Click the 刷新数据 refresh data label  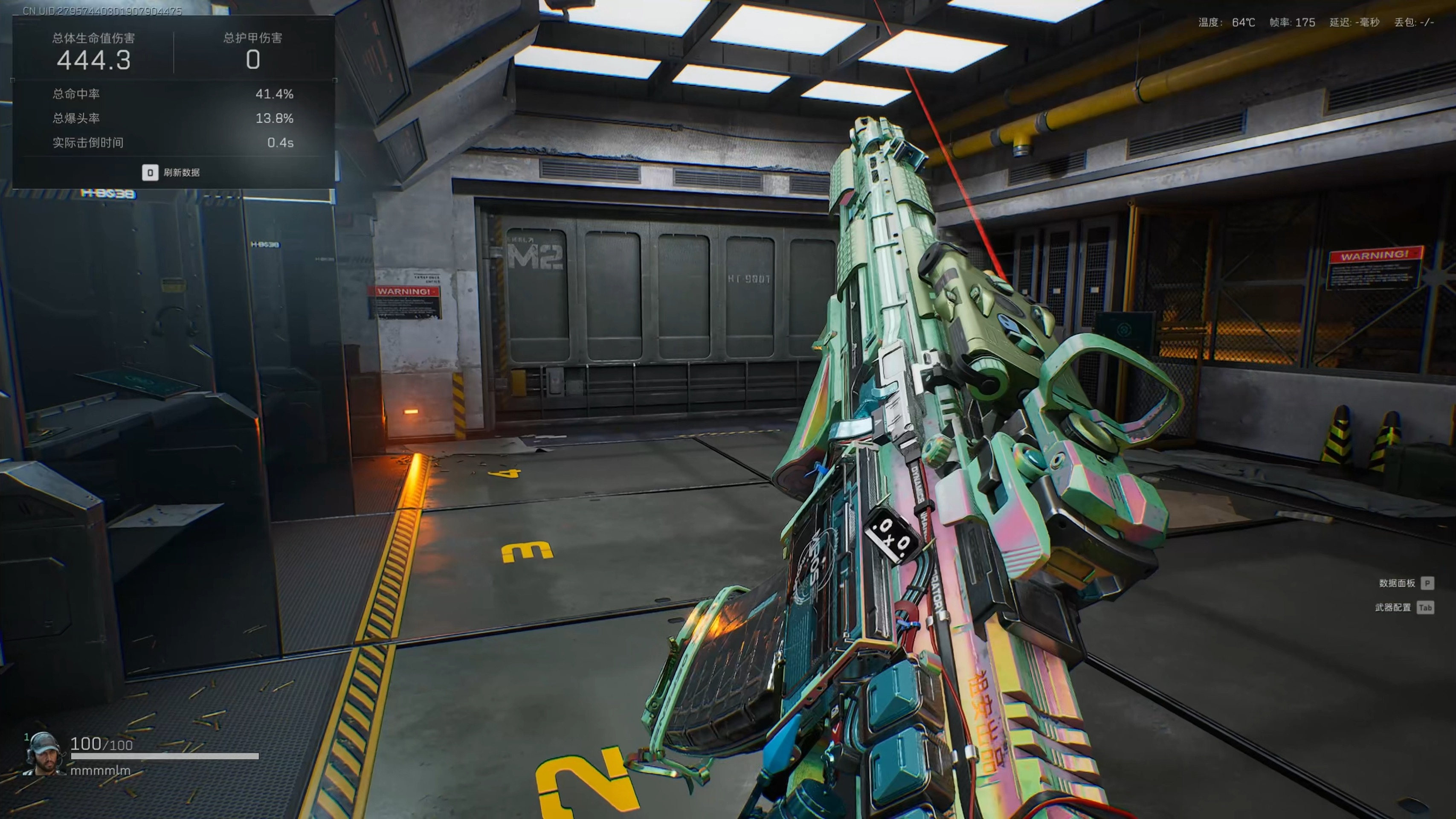click(181, 172)
